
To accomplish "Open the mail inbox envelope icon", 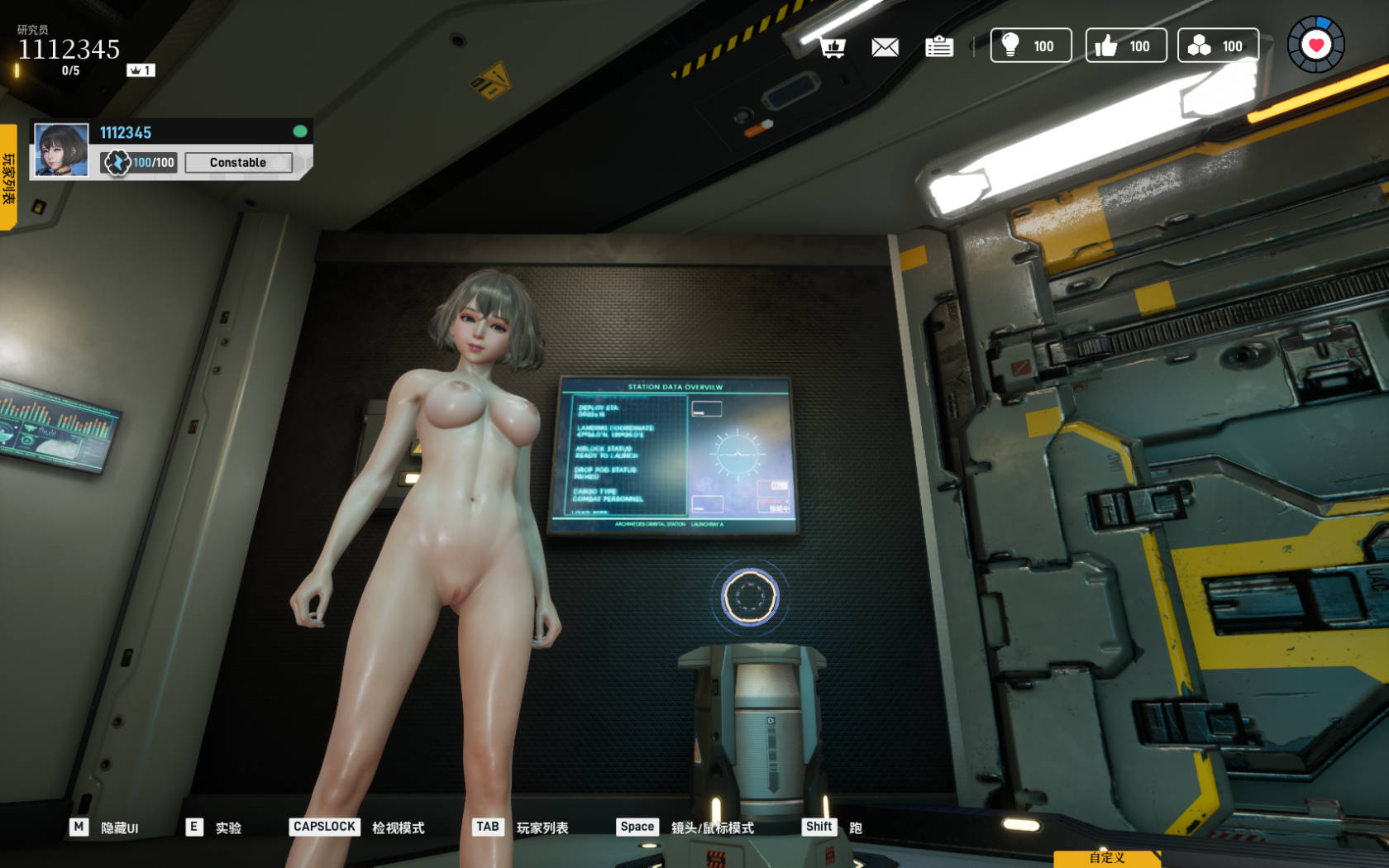I will click(885, 47).
